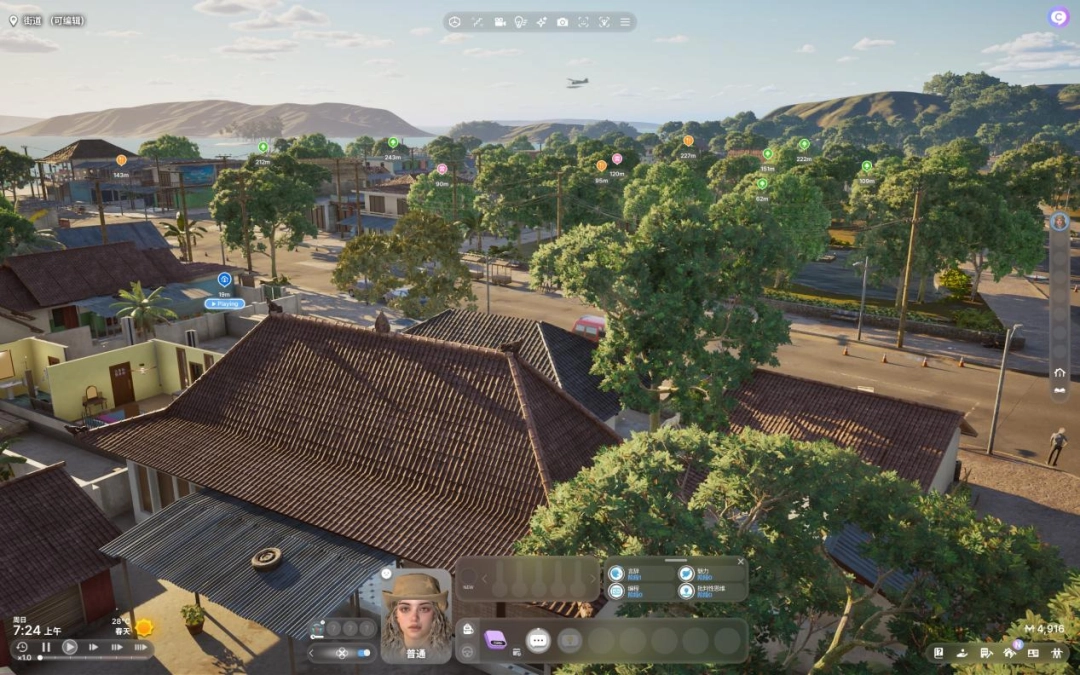Select the family member avatar on right sidebar
1080x675 pixels.
[x=1059, y=222]
